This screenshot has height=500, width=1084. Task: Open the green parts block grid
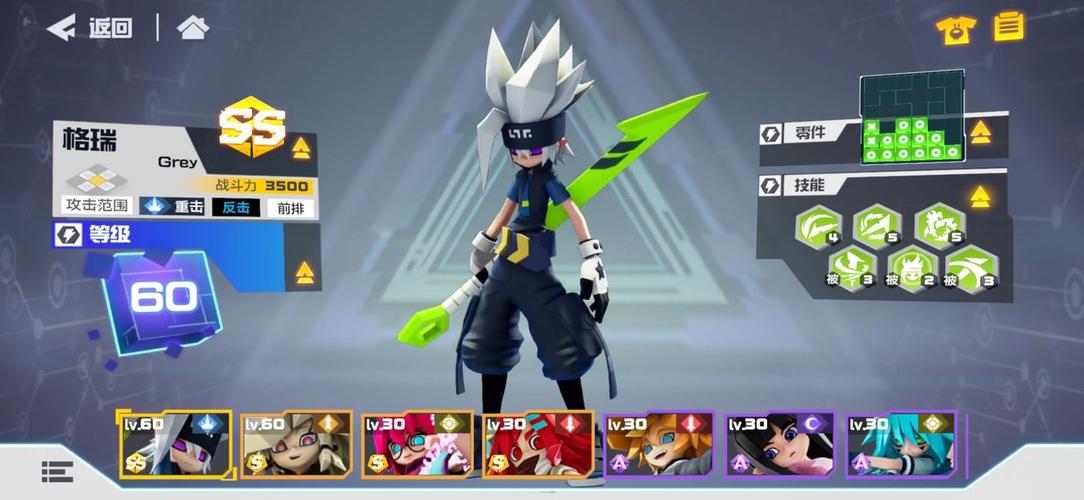(x=912, y=117)
